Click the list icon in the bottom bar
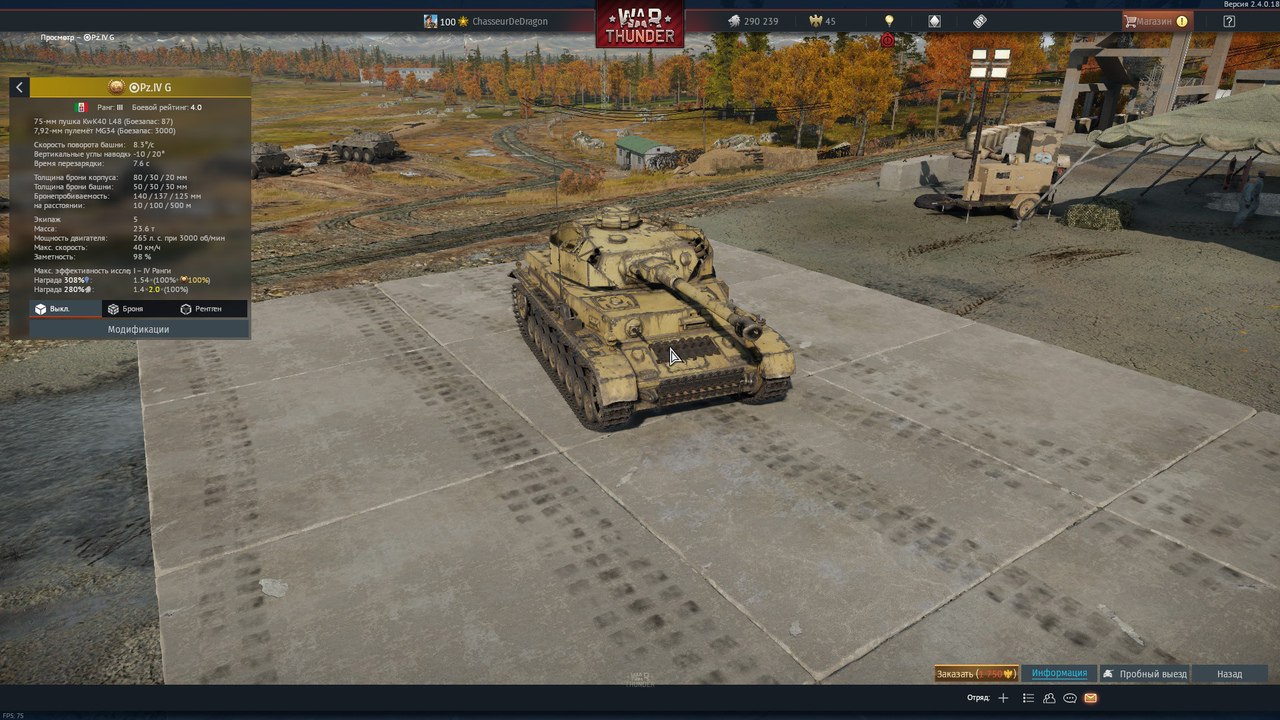Viewport: 1280px width, 720px height. click(x=1028, y=698)
